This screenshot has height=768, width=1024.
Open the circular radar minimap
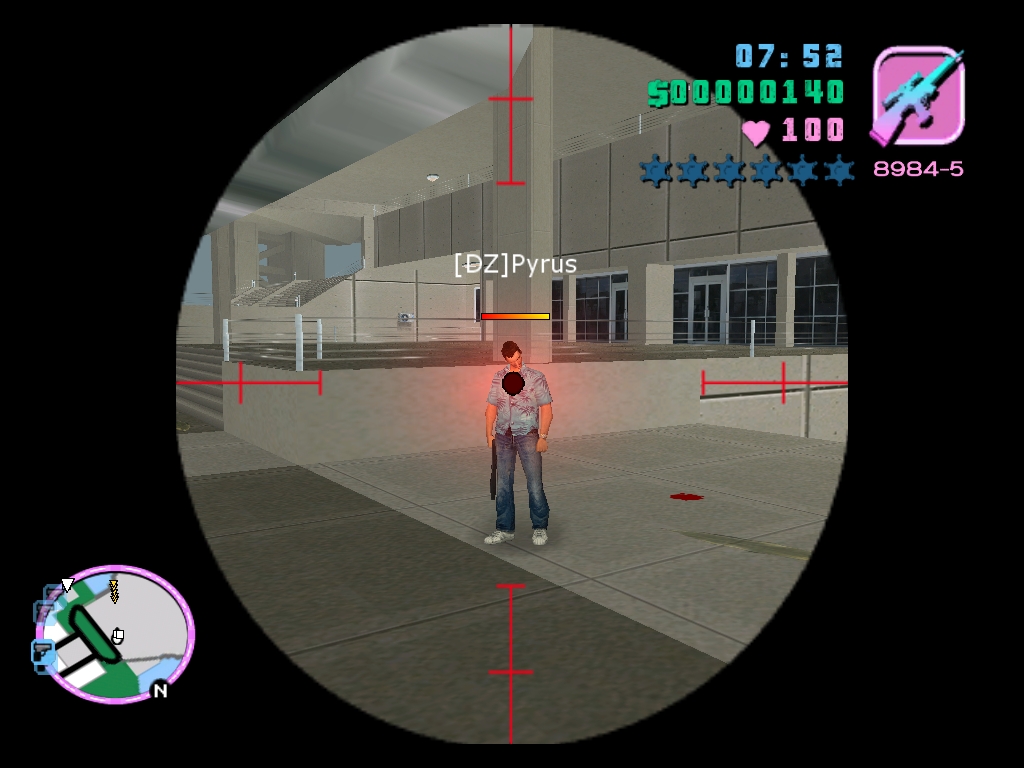pyautogui.click(x=118, y=634)
